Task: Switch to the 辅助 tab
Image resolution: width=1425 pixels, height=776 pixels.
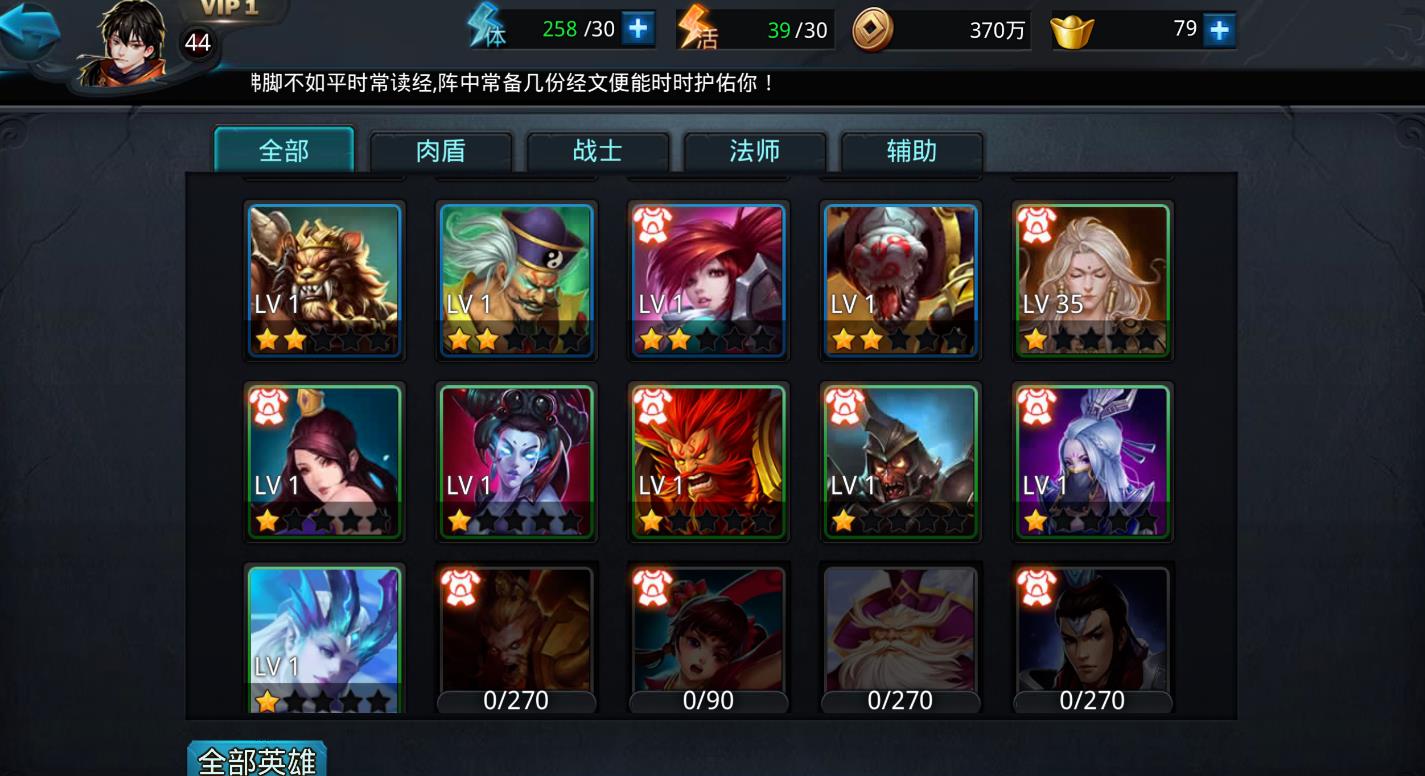Action: [x=911, y=151]
